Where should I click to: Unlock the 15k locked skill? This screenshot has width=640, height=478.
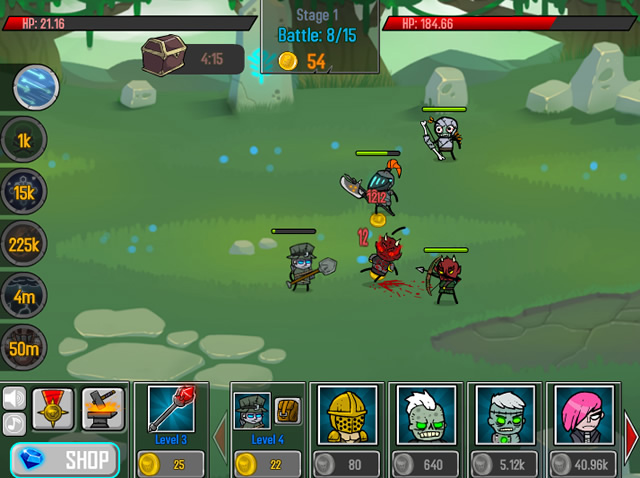point(24,192)
